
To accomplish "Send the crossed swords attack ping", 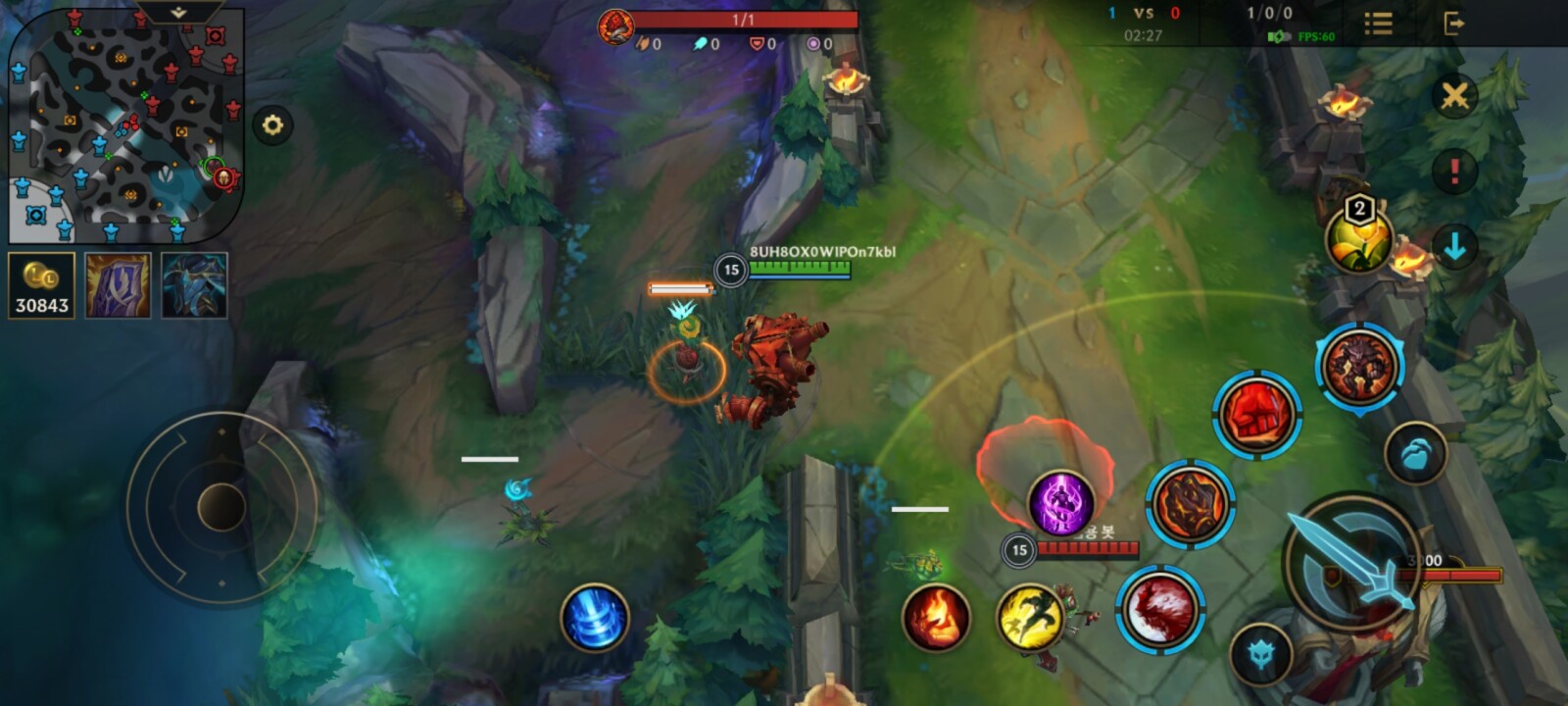I will pos(1454,96).
